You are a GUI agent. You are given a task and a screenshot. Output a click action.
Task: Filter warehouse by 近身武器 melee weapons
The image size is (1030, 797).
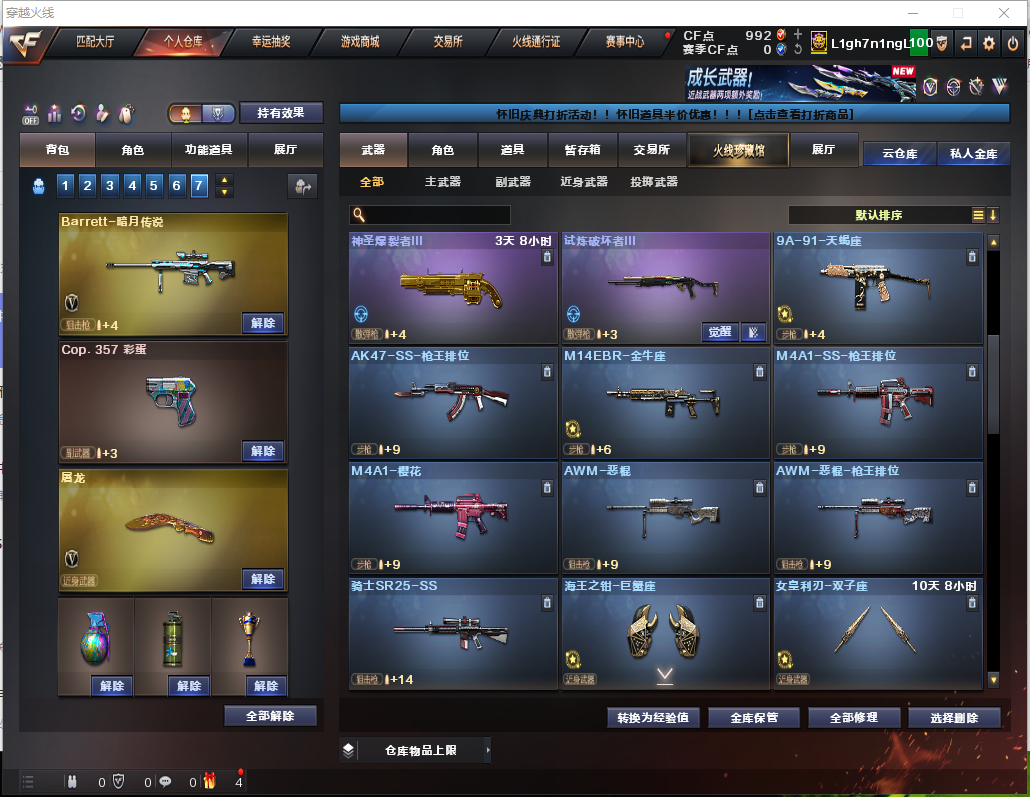coord(583,182)
